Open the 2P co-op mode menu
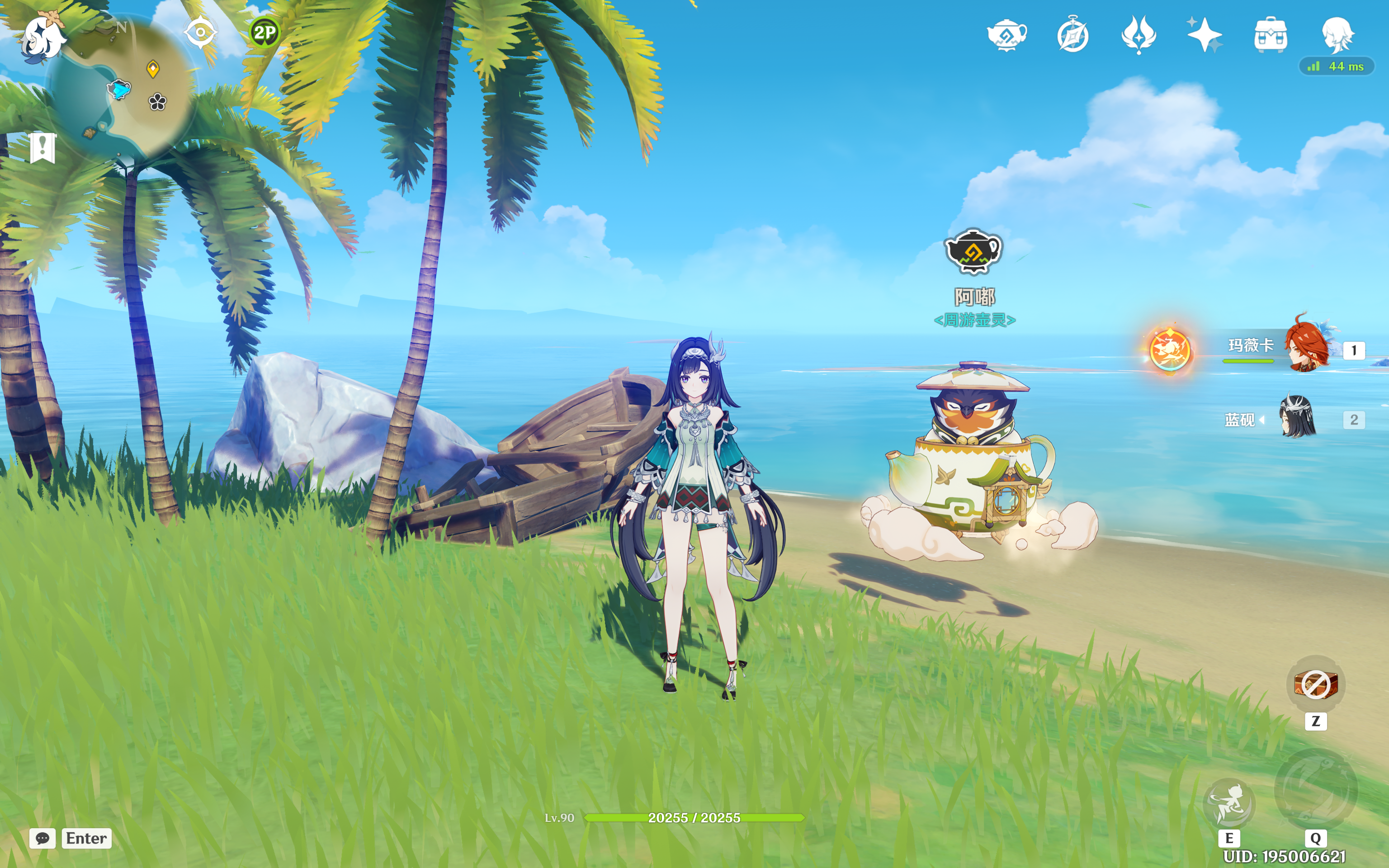1389x868 pixels. point(265,33)
